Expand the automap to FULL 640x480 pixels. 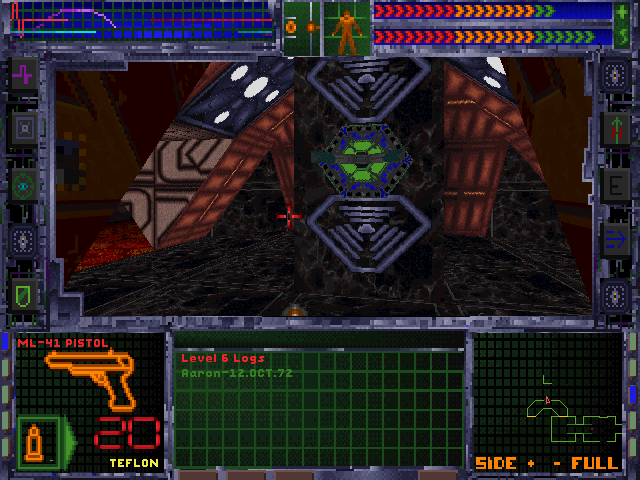593,463
